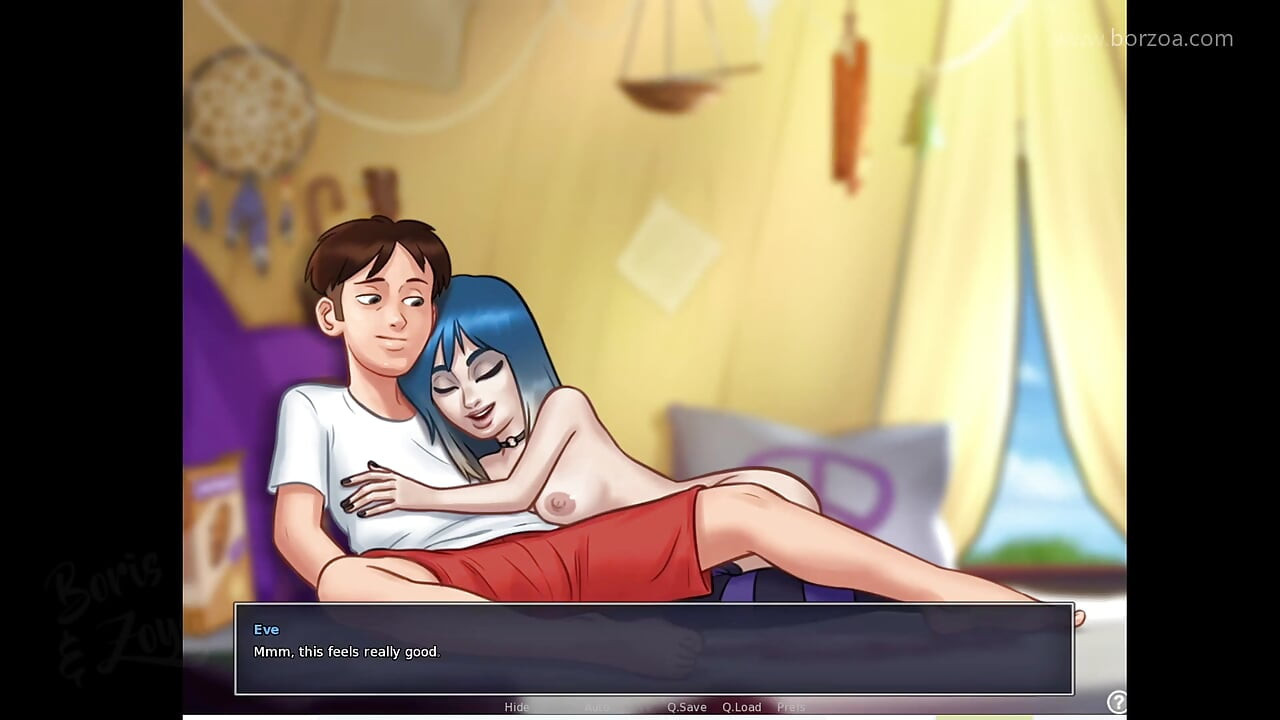The width and height of the screenshot is (1280, 720).
Task: Open Prefs from the quick menu bar
Action: point(791,707)
